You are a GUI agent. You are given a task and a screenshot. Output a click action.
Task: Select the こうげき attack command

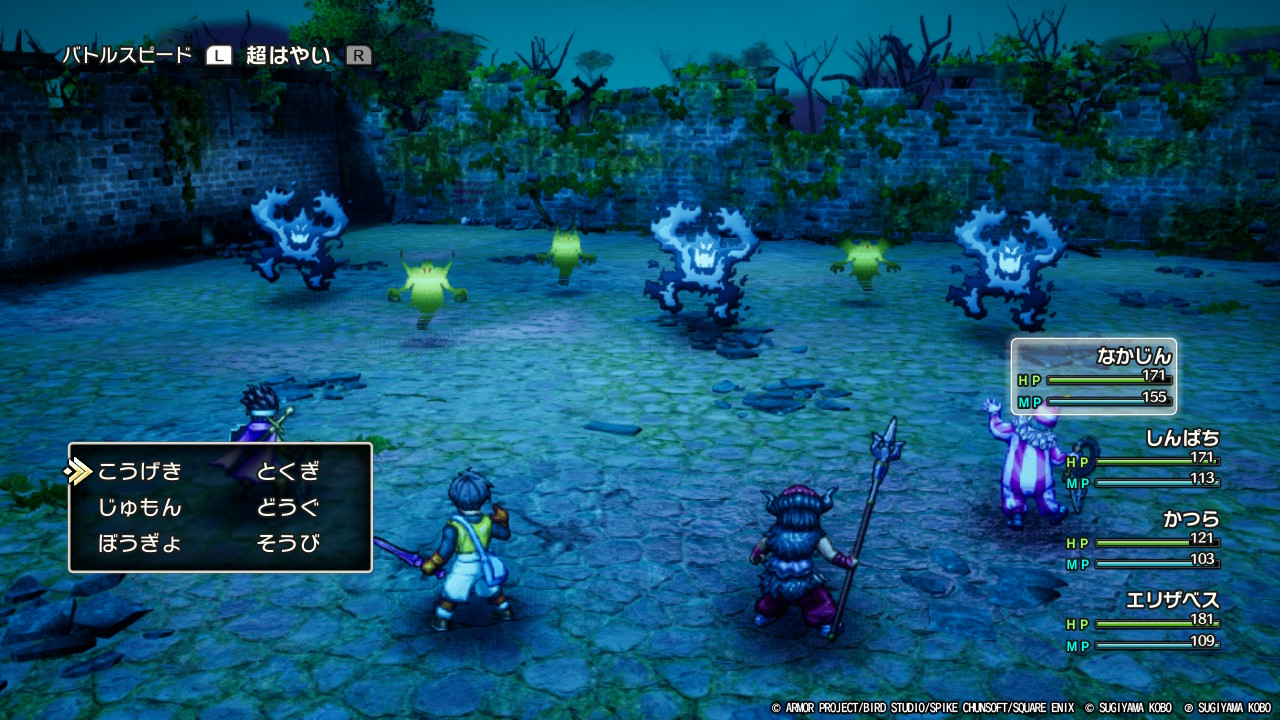pos(140,471)
